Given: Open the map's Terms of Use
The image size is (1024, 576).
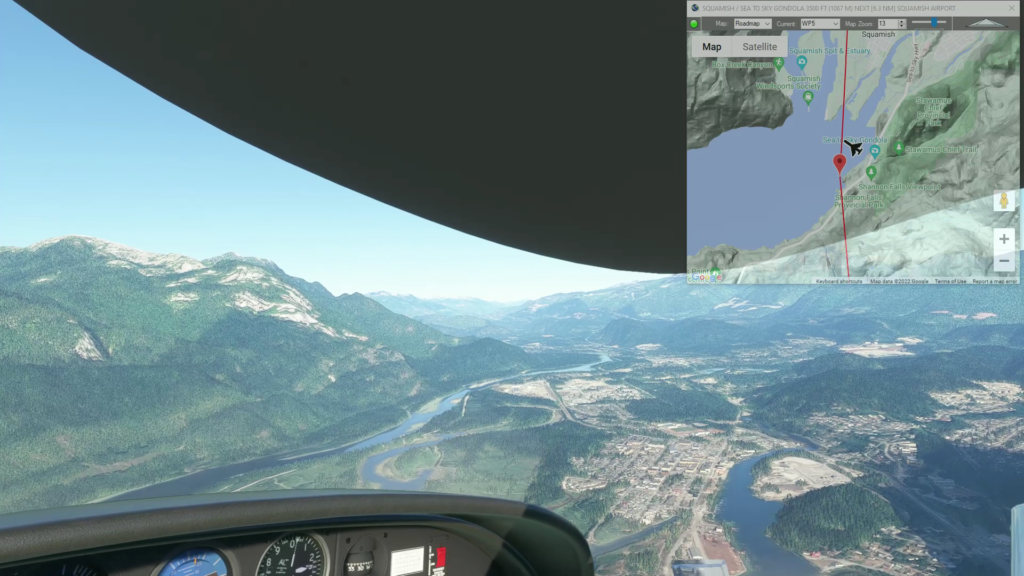Looking at the screenshot, I should [x=950, y=281].
